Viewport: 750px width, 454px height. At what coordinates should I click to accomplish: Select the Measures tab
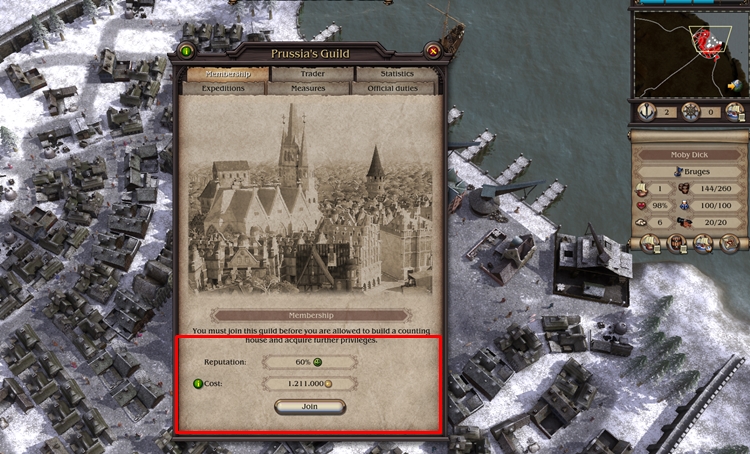[311, 88]
